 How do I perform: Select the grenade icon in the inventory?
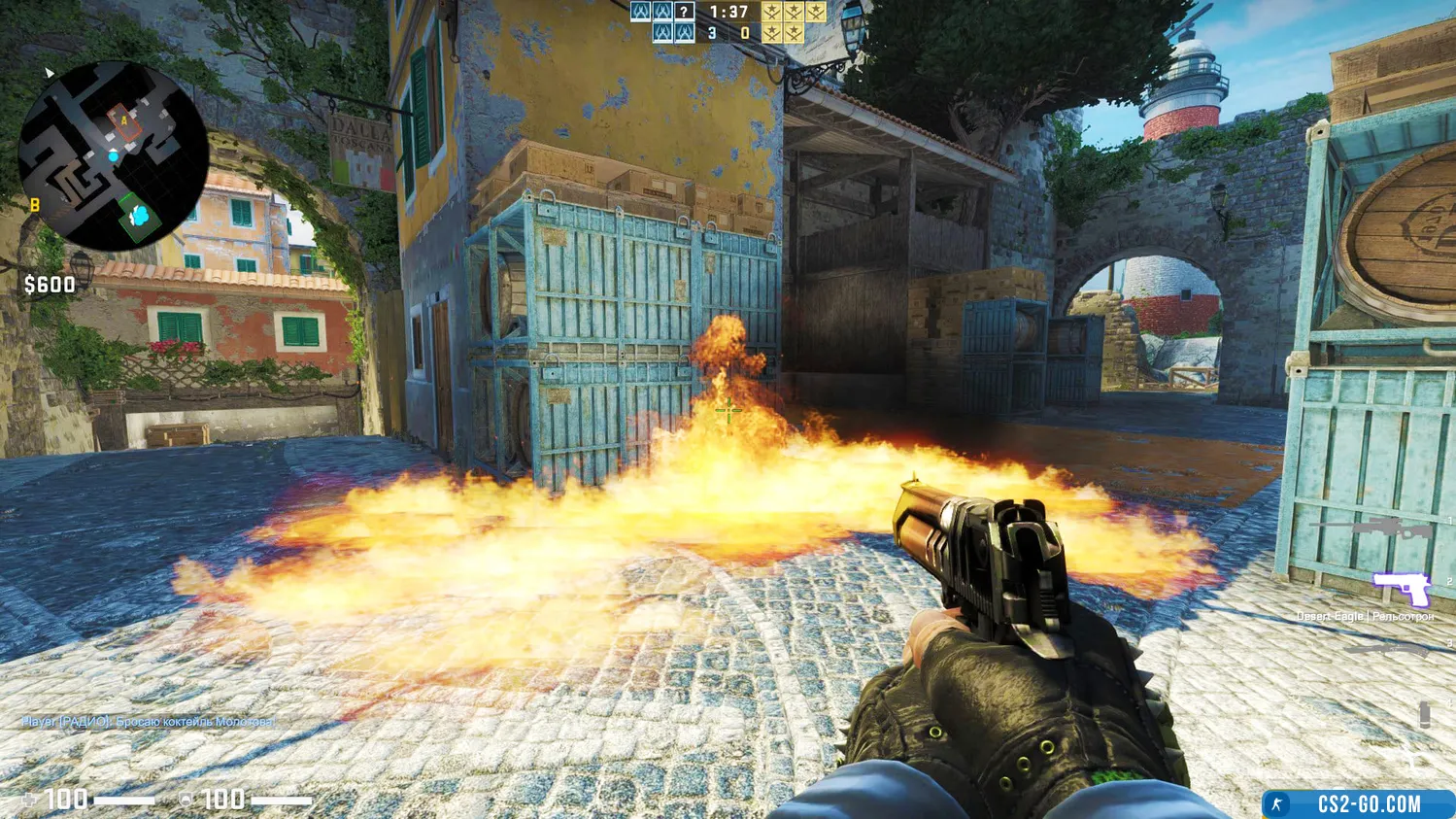click(x=1424, y=714)
